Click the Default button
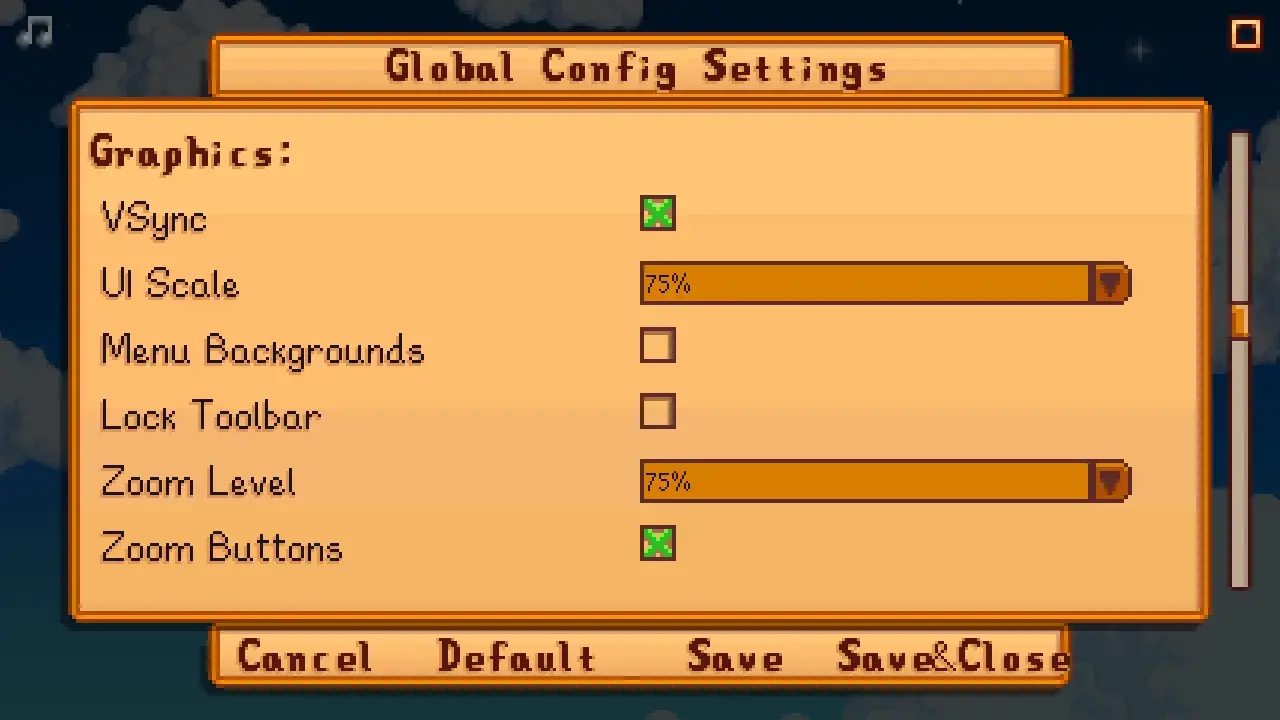The height and width of the screenshot is (720, 1280). (x=516, y=657)
